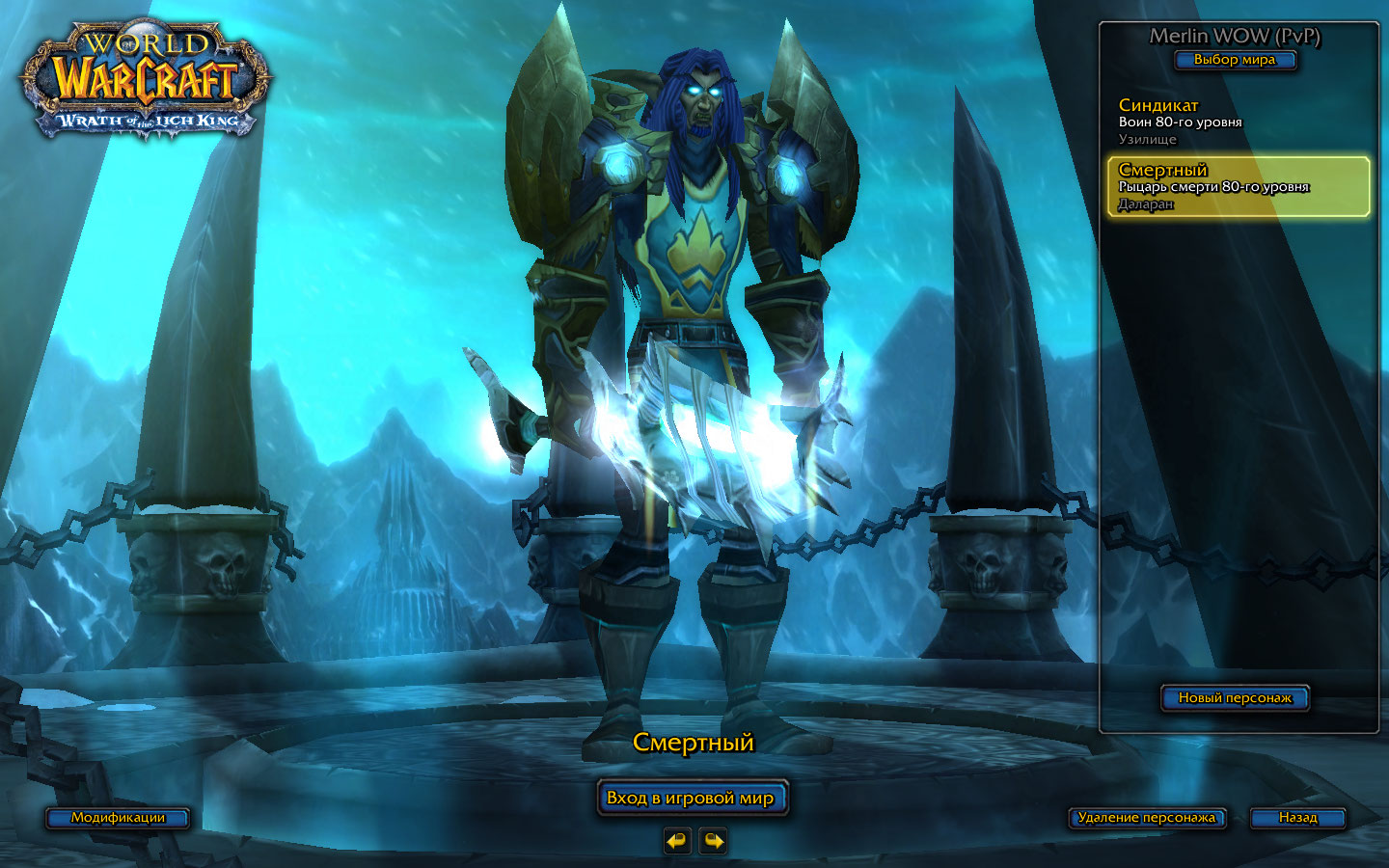Choose the Смертный death knight entry

pyautogui.click(x=1238, y=186)
